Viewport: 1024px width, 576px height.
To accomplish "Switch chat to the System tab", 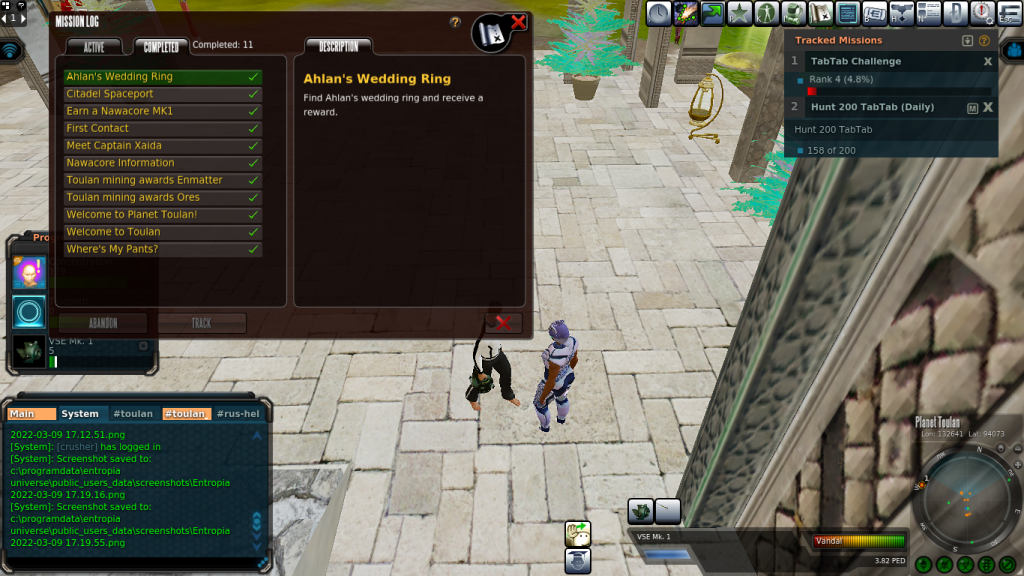I will click(80, 414).
